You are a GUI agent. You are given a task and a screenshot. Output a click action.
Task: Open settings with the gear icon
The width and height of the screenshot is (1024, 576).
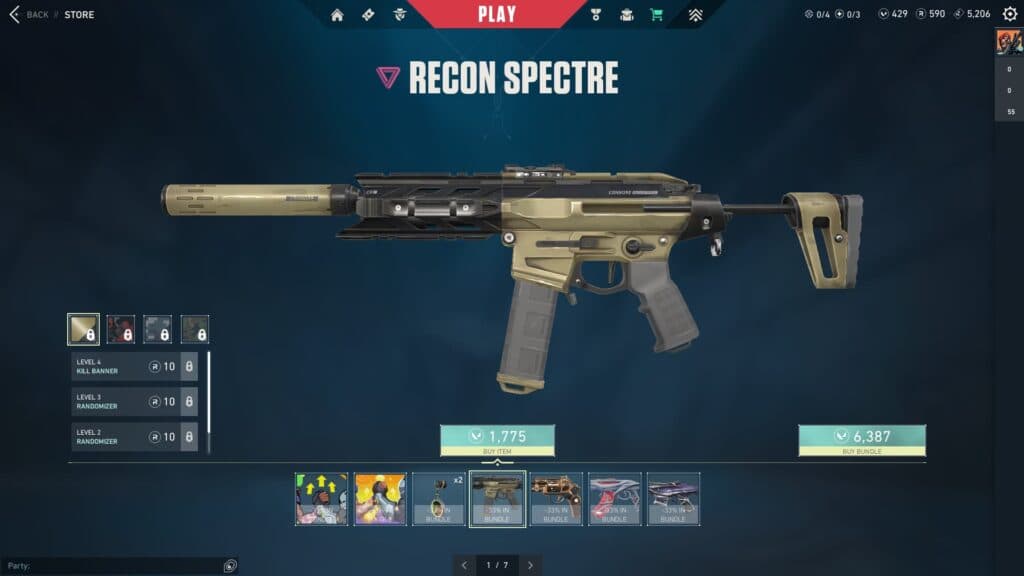(1009, 14)
